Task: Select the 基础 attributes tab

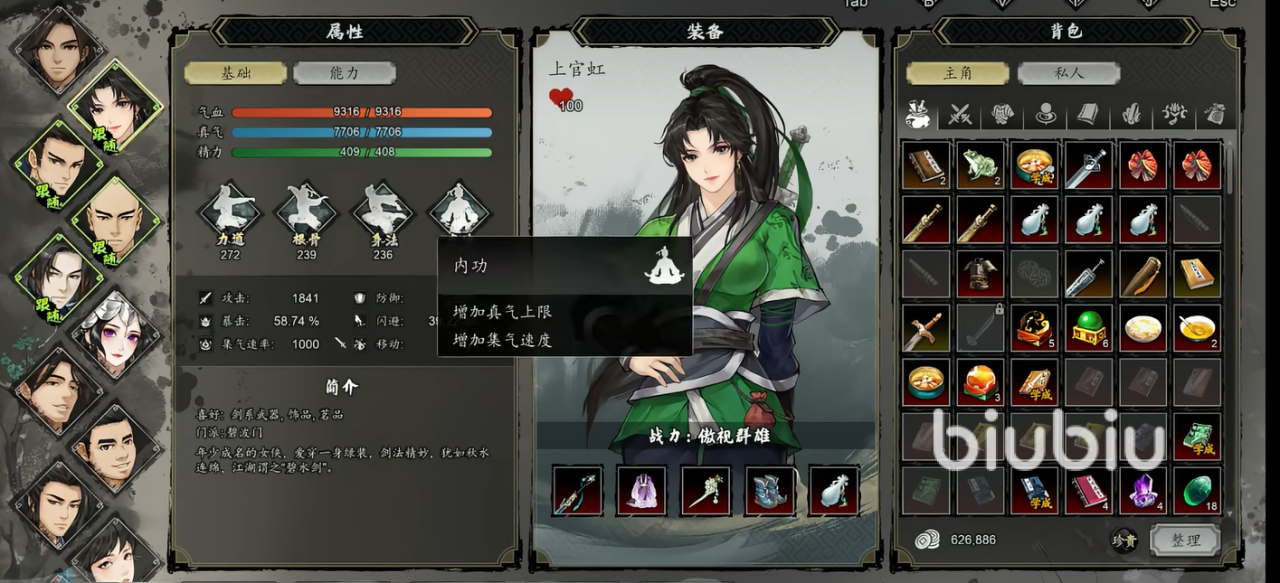Action: click(235, 73)
